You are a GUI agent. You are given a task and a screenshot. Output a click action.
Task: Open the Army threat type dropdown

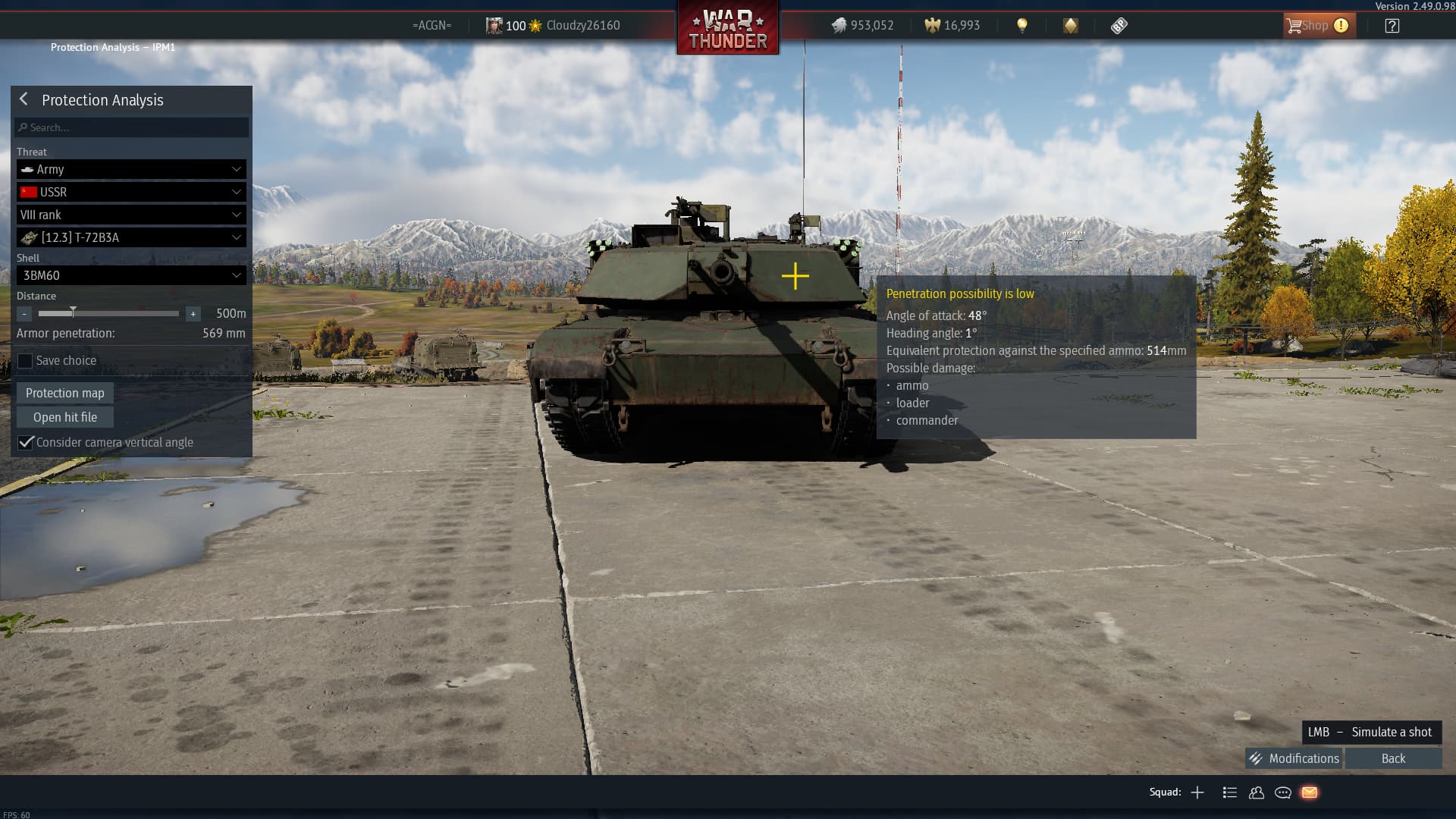pyautogui.click(x=131, y=169)
